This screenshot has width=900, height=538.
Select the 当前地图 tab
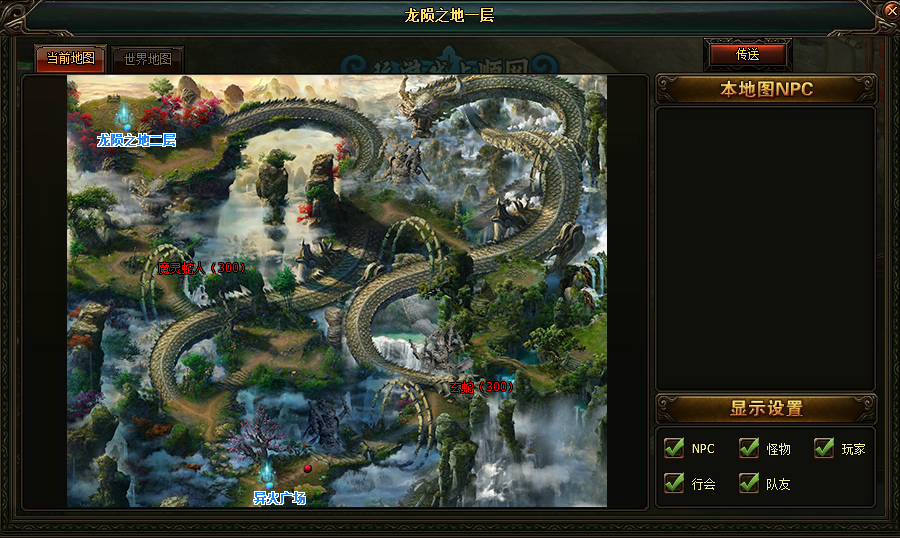[x=71, y=58]
